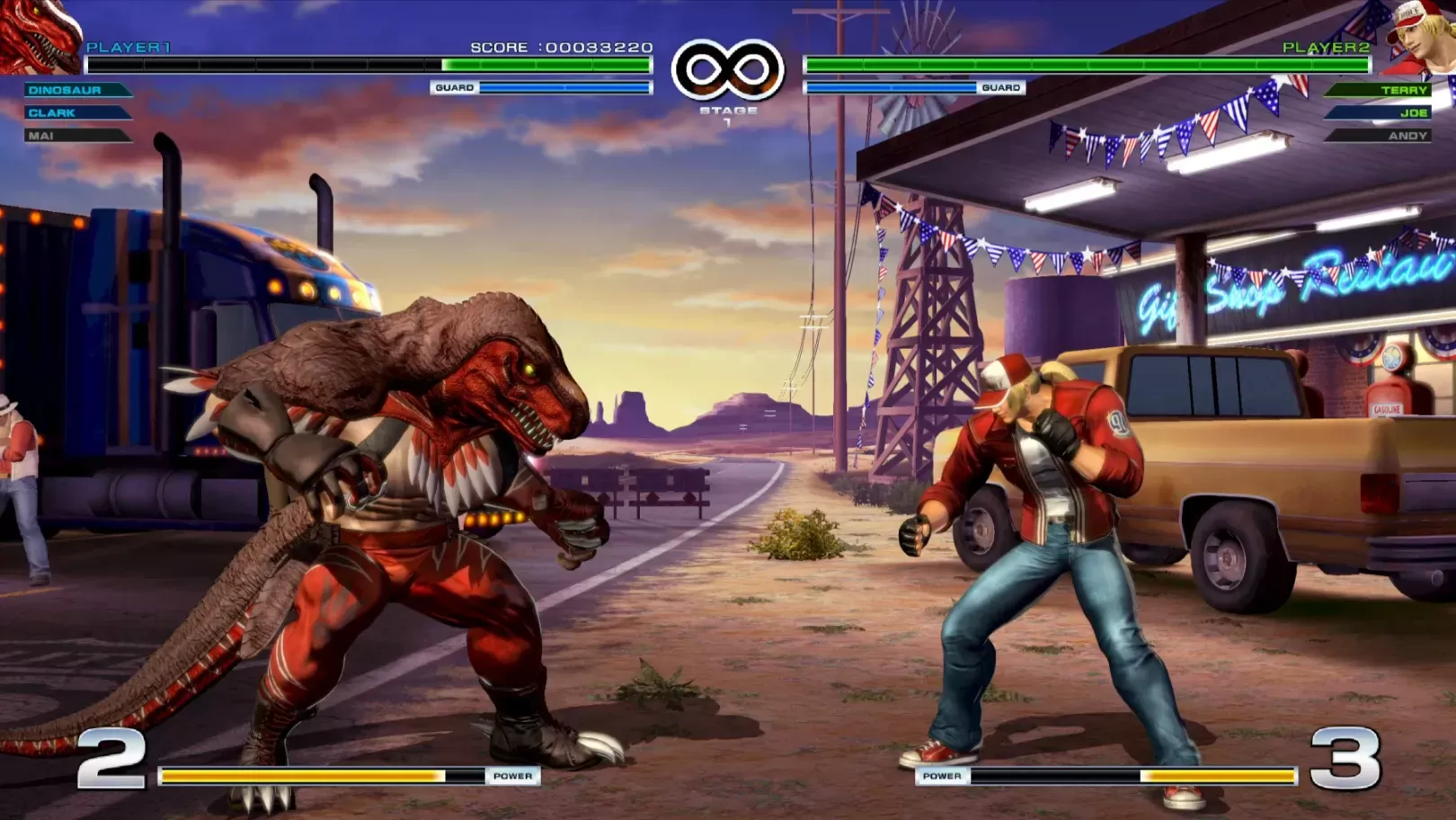The height and width of the screenshot is (820, 1456).
Task: Select ANDY in Player 2's team list
Action: pyautogui.click(x=1407, y=136)
